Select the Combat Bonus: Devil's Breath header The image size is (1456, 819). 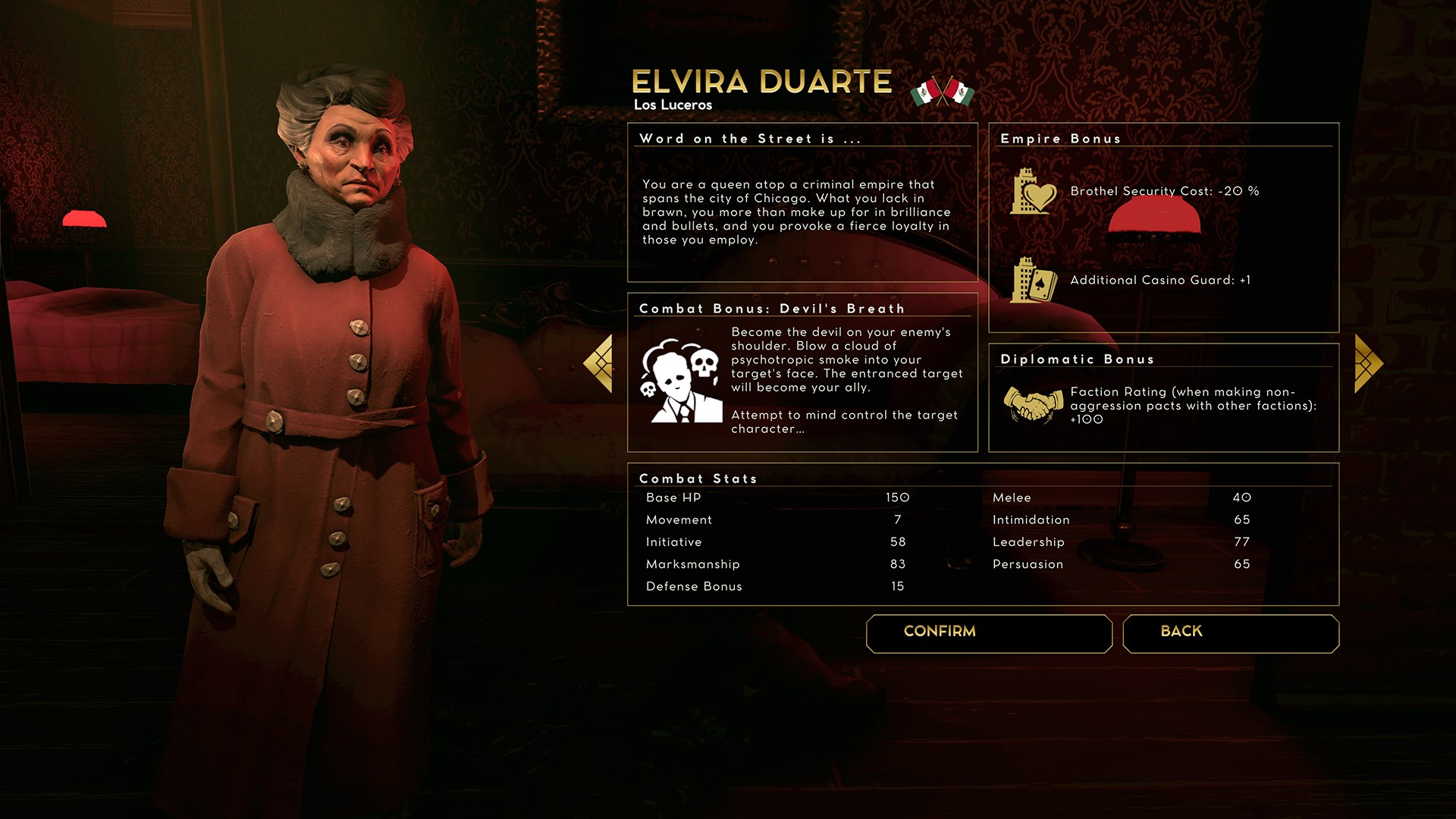(x=771, y=309)
